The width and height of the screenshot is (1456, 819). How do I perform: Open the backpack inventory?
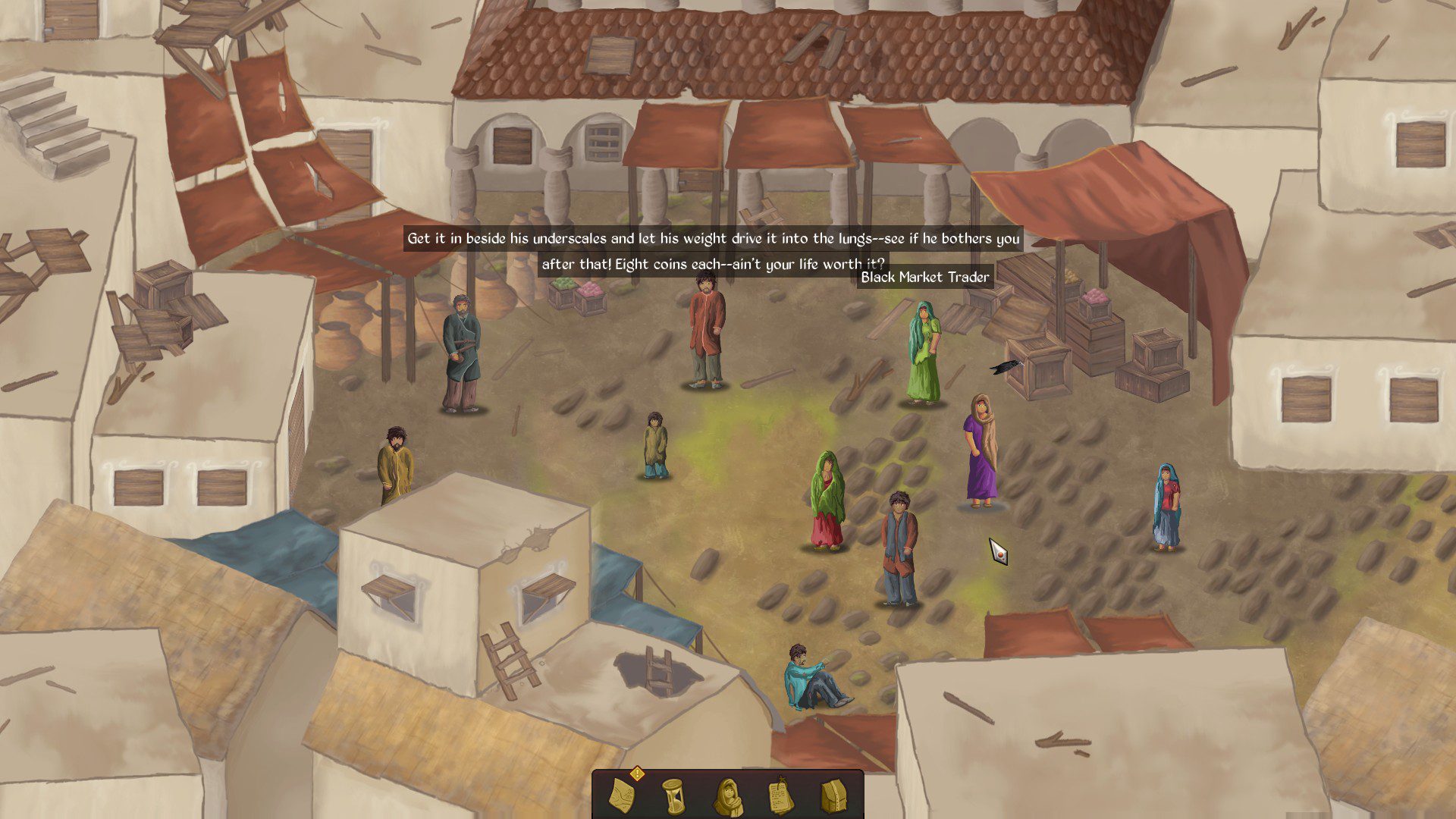832,795
